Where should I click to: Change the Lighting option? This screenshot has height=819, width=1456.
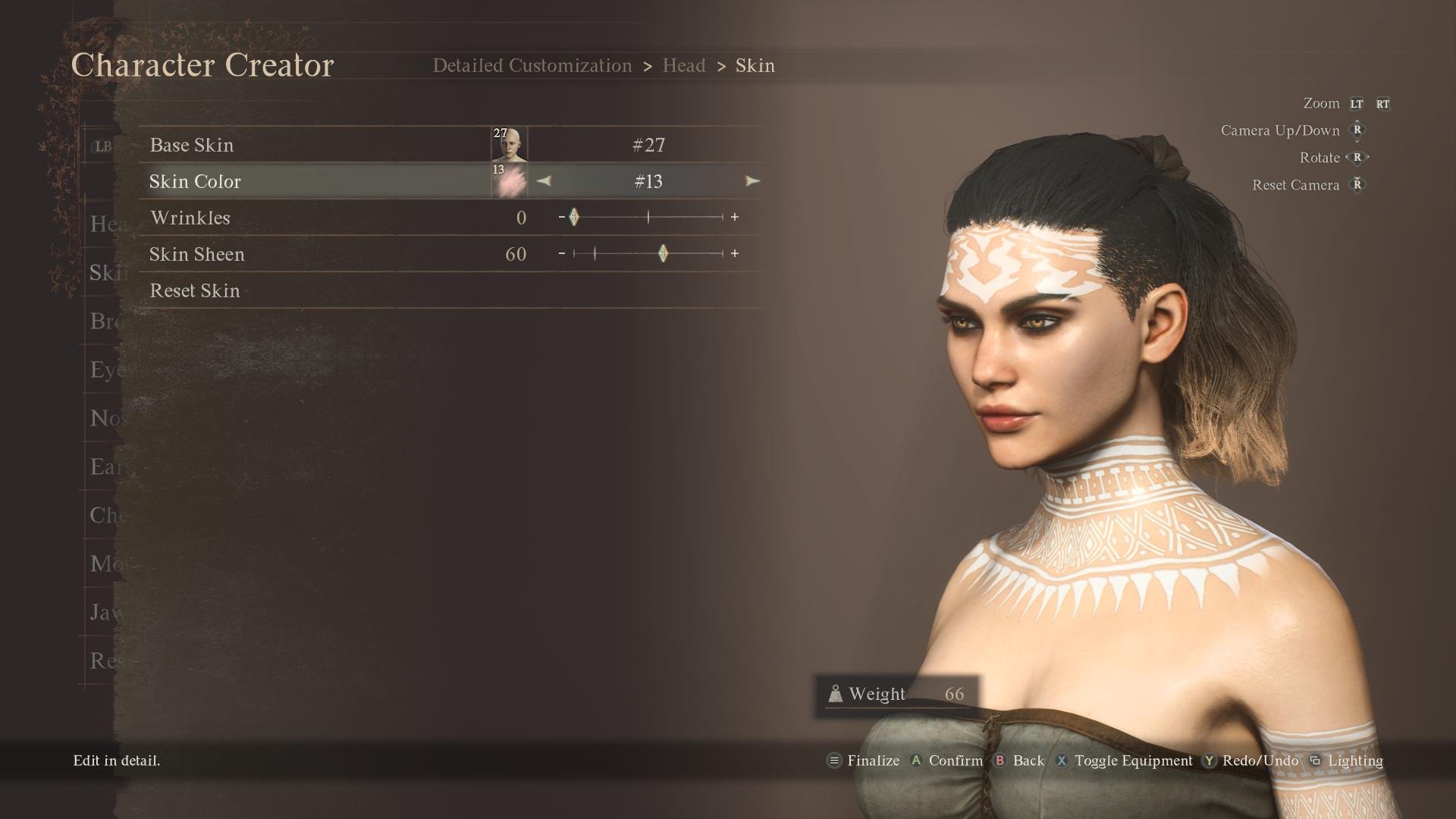(x=1346, y=761)
